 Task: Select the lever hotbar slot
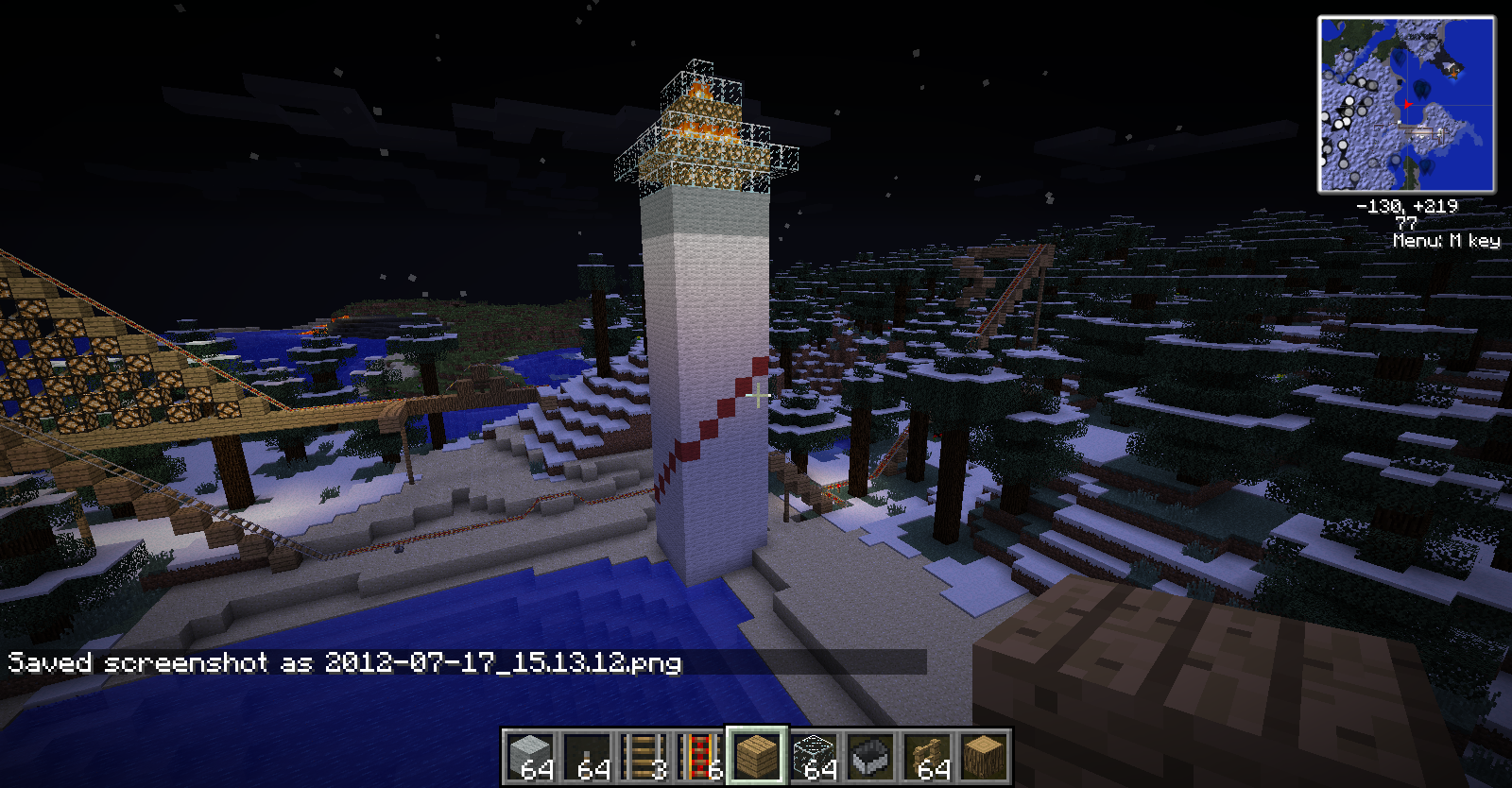click(587, 756)
